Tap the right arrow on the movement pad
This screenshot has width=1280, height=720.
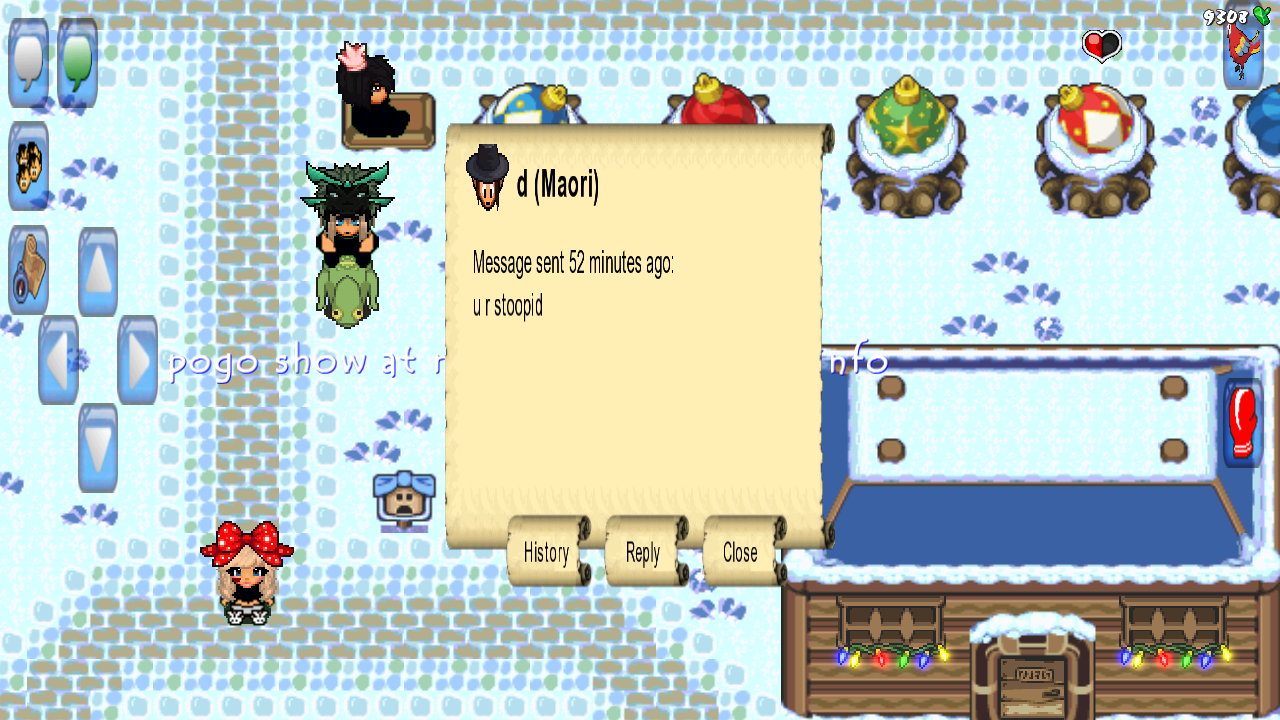[x=137, y=360]
